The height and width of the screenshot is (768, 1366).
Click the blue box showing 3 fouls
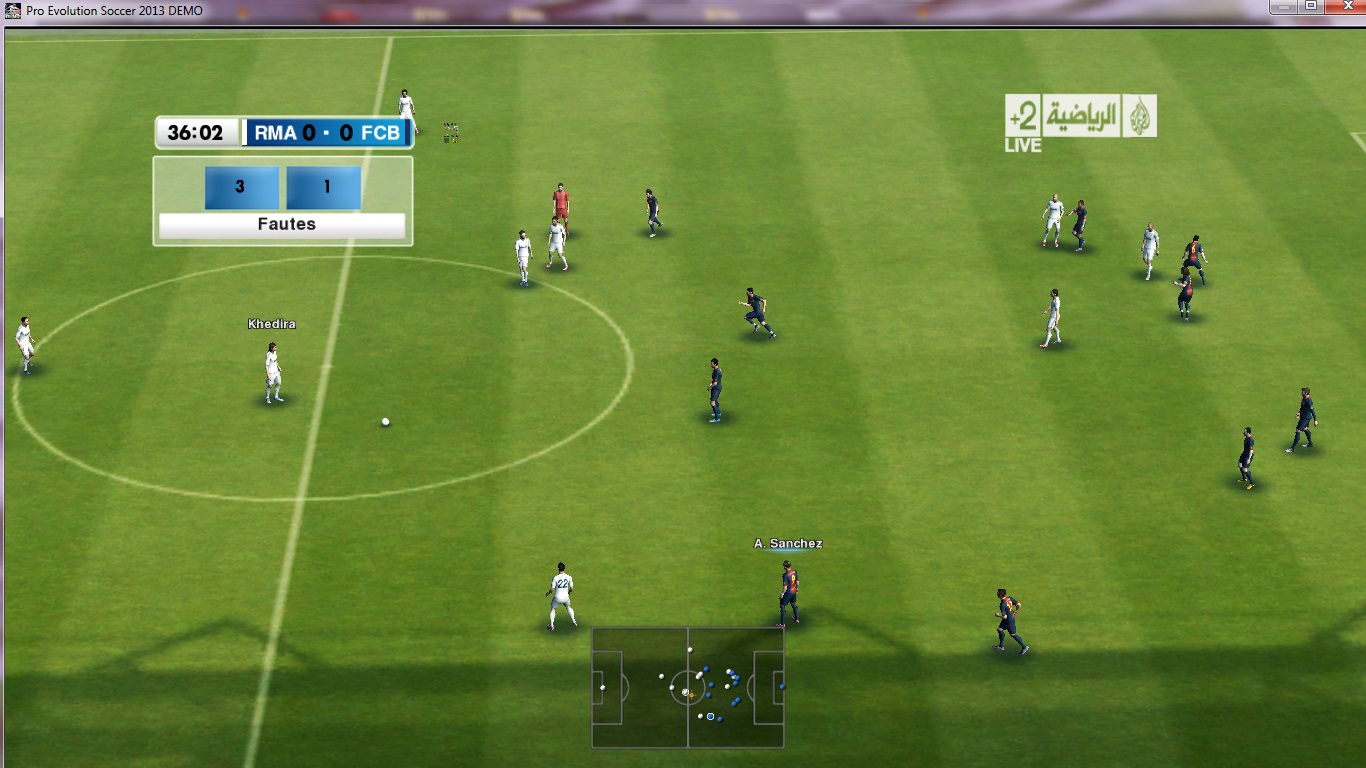240,187
